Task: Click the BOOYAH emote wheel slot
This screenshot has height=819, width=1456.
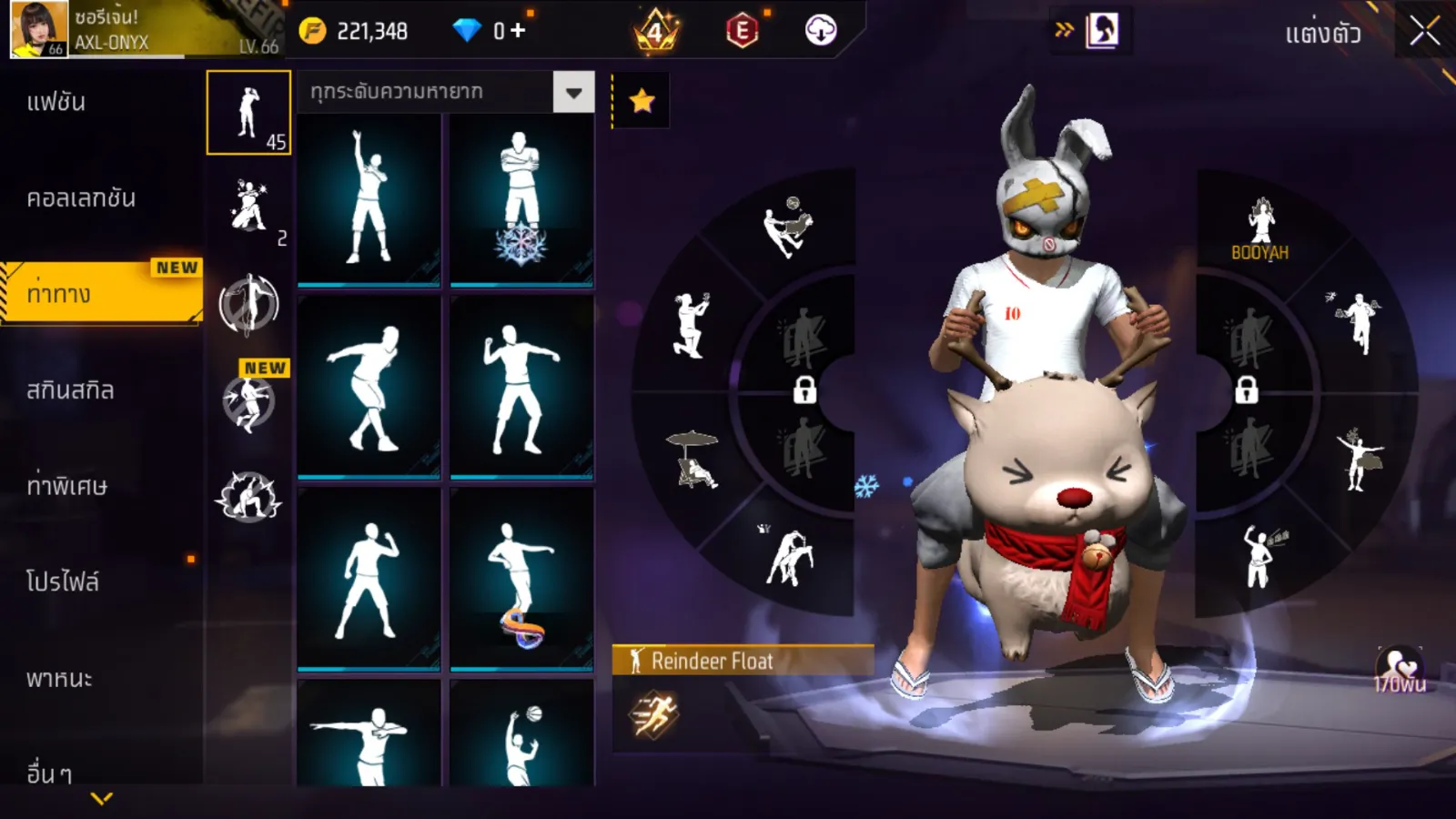Action: coord(1260,229)
